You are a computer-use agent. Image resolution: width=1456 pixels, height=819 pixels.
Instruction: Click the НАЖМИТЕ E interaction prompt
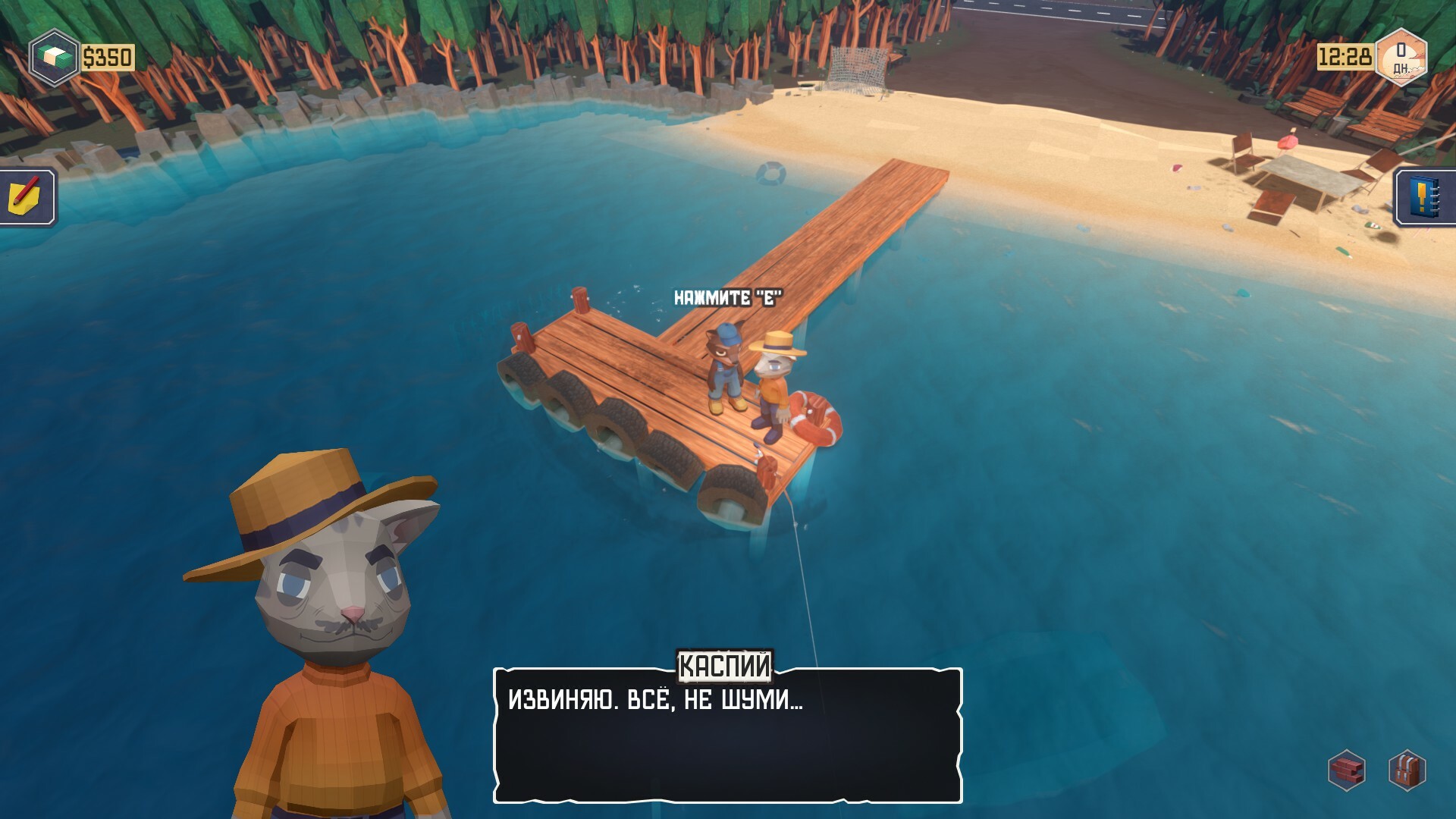coord(730,299)
